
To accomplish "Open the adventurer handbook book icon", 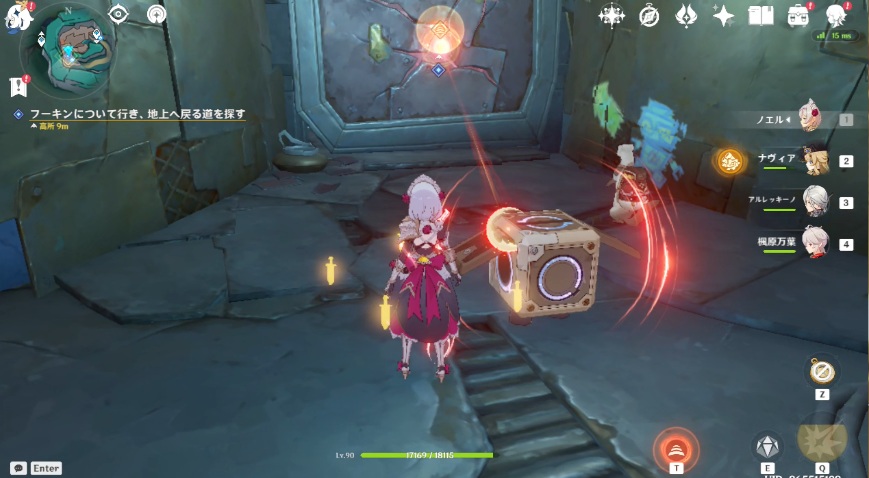I will click(x=761, y=15).
